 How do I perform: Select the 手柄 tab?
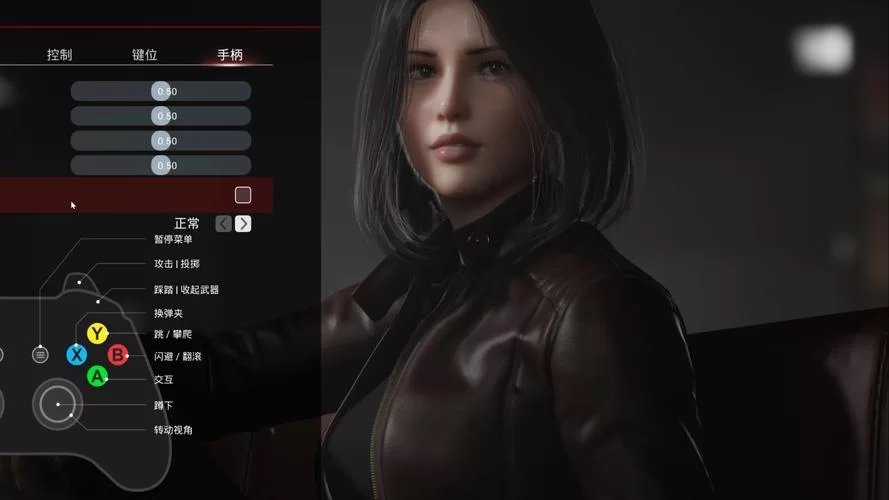coord(230,55)
